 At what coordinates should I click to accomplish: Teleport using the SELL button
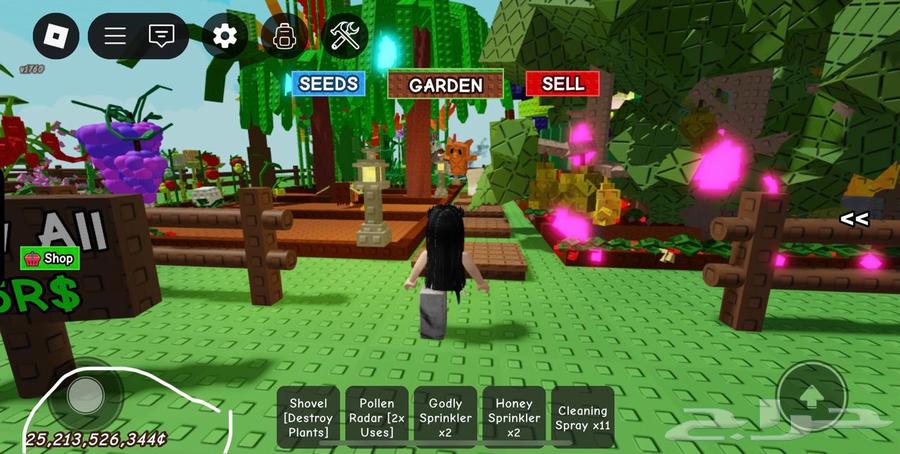[x=562, y=84]
